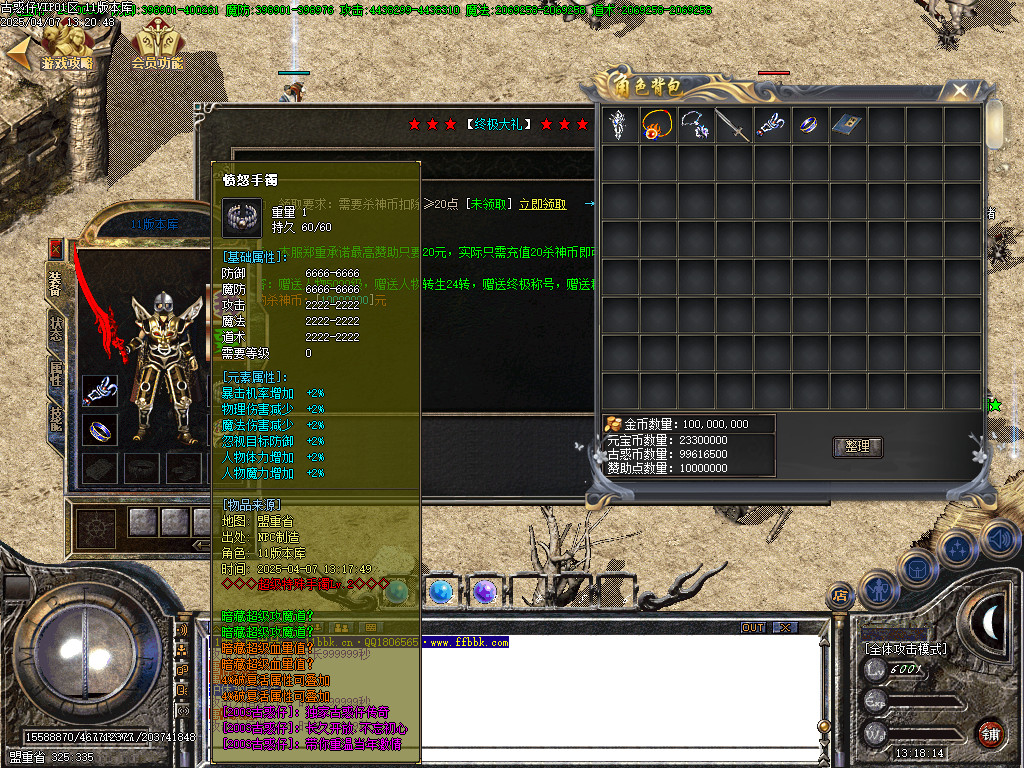Close the character backpack window
The height and width of the screenshot is (768, 1024).
tap(960, 91)
